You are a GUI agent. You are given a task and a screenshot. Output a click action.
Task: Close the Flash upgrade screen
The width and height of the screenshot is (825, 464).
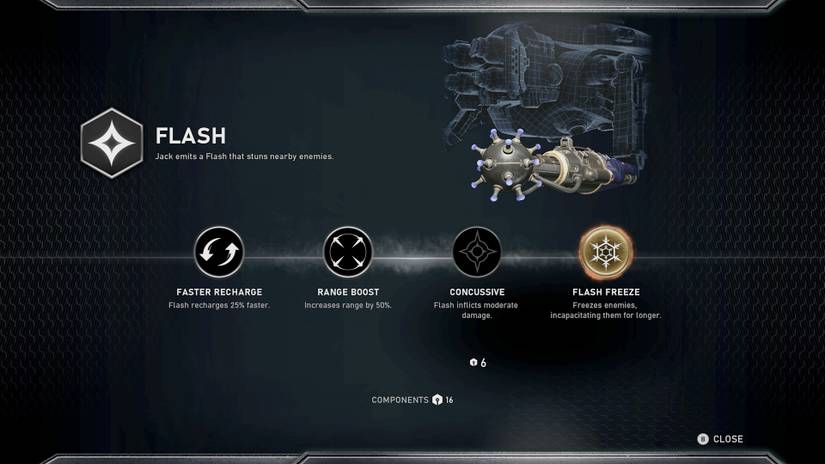coord(720,439)
